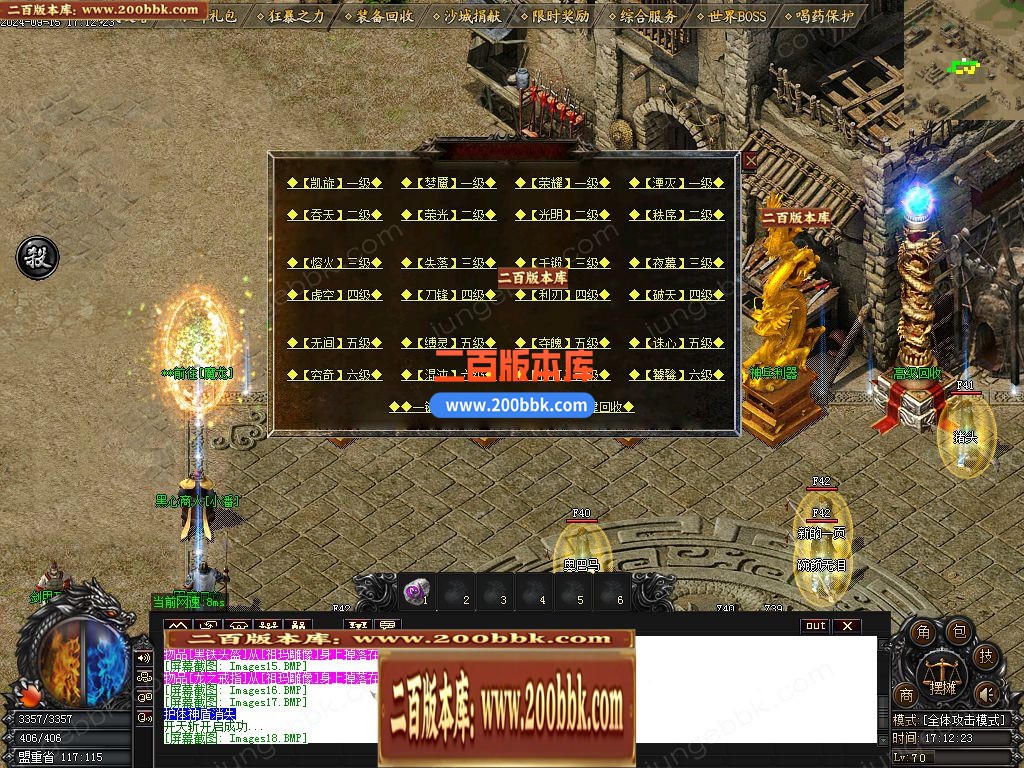Image resolution: width=1024 pixels, height=768 pixels.
Task: Choose 【秩序】二级 option
Action: 677,215
